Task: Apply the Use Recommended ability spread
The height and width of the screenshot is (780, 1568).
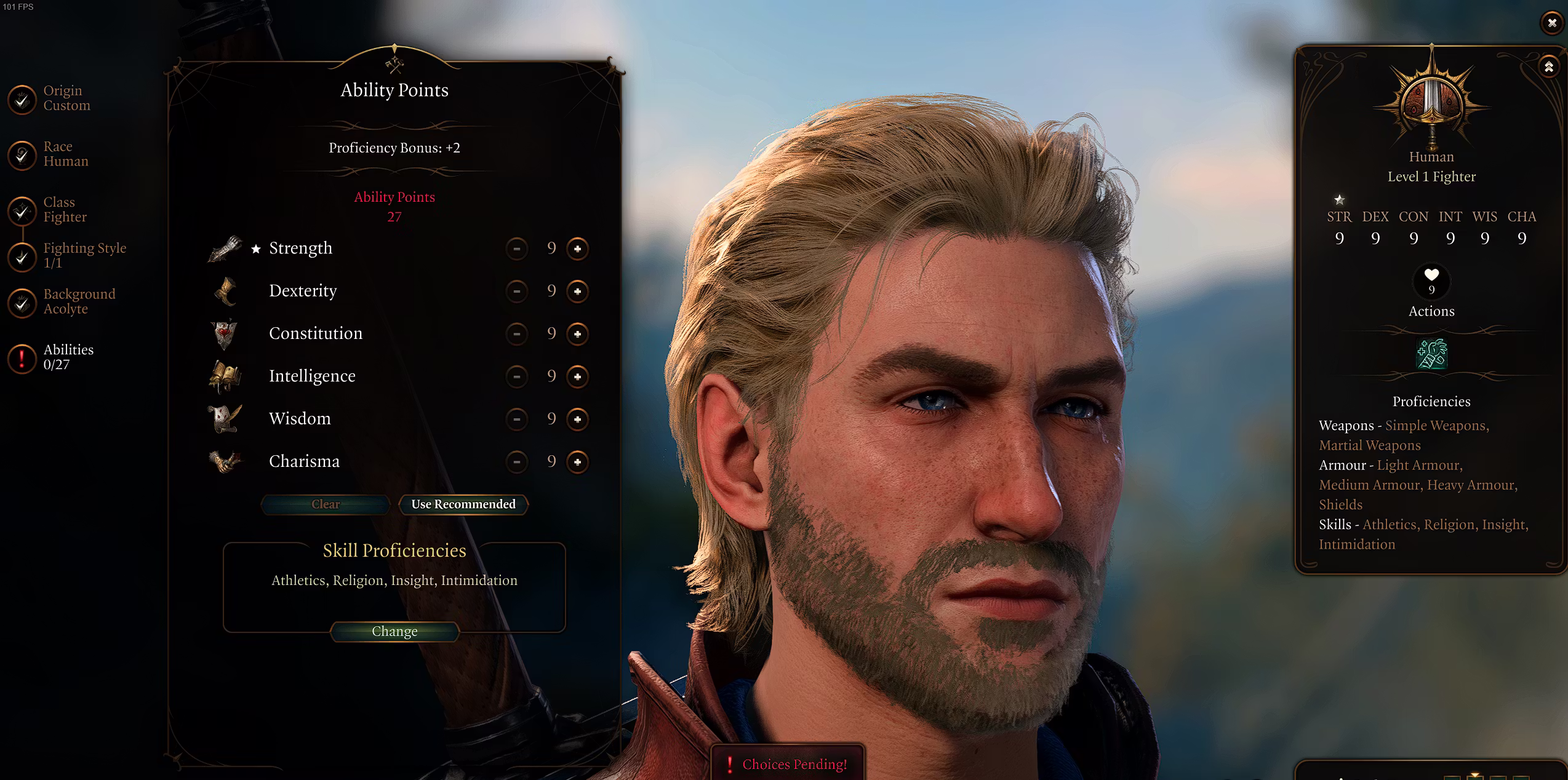Action: (463, 504)
